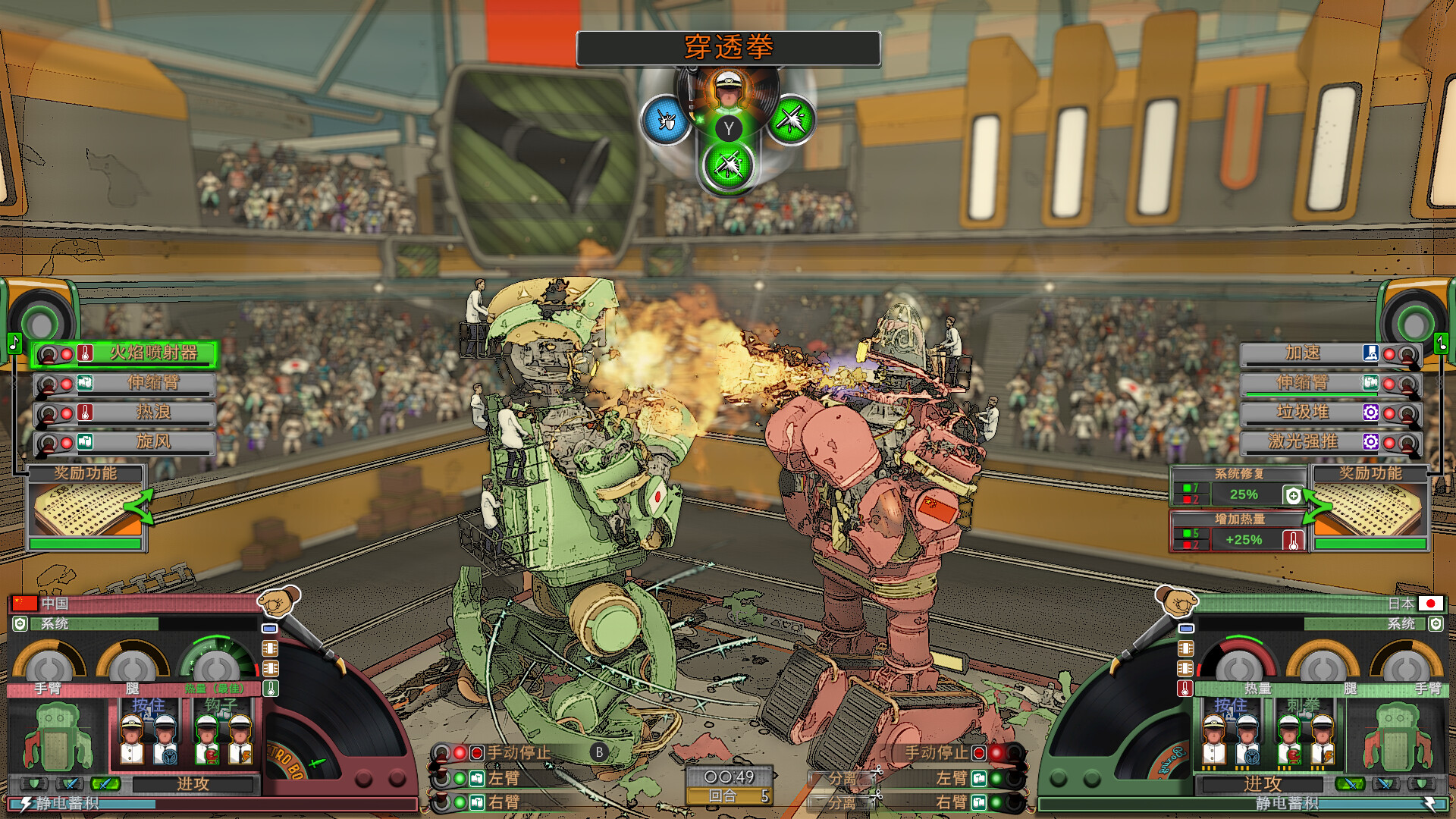This screenshot has width=1456, height=819.
Task: Click the 进攻 button in Japan's panel
Action: (x=1263, y=784)
